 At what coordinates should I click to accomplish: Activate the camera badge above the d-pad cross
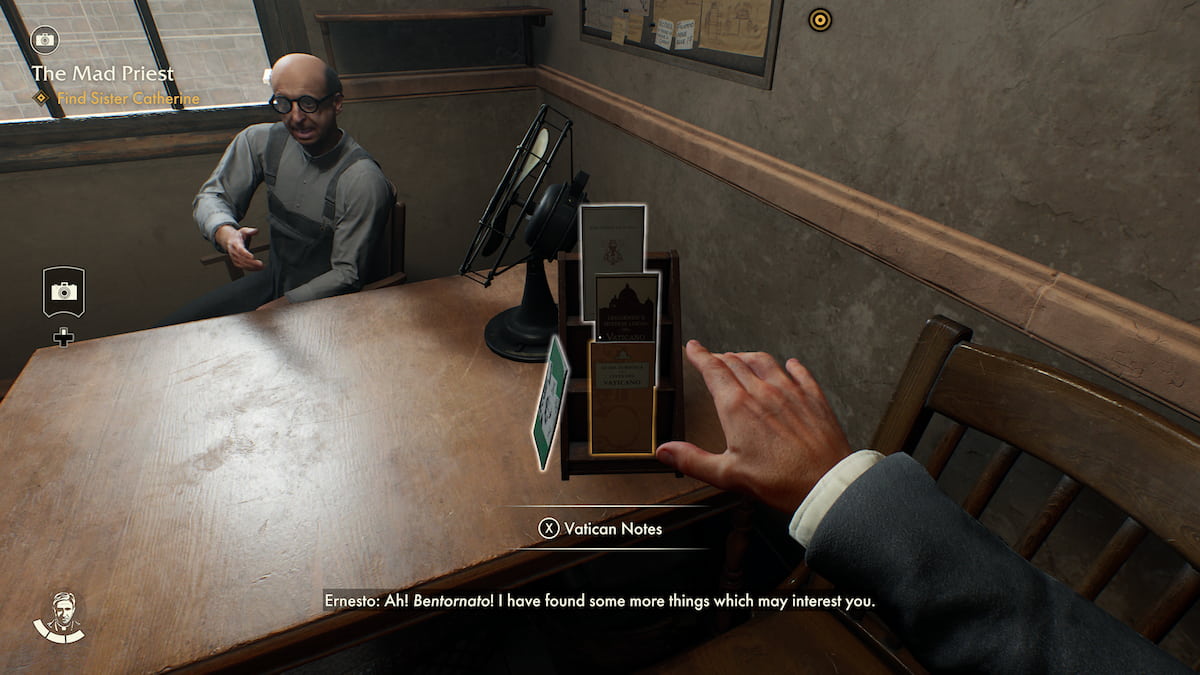point(64,291)
